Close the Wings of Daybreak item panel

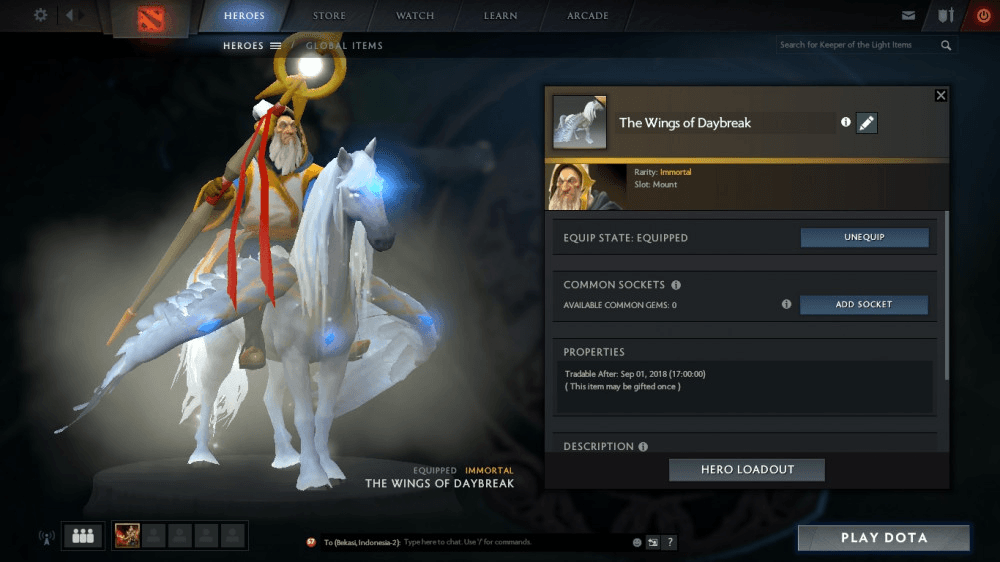(940, 95)
